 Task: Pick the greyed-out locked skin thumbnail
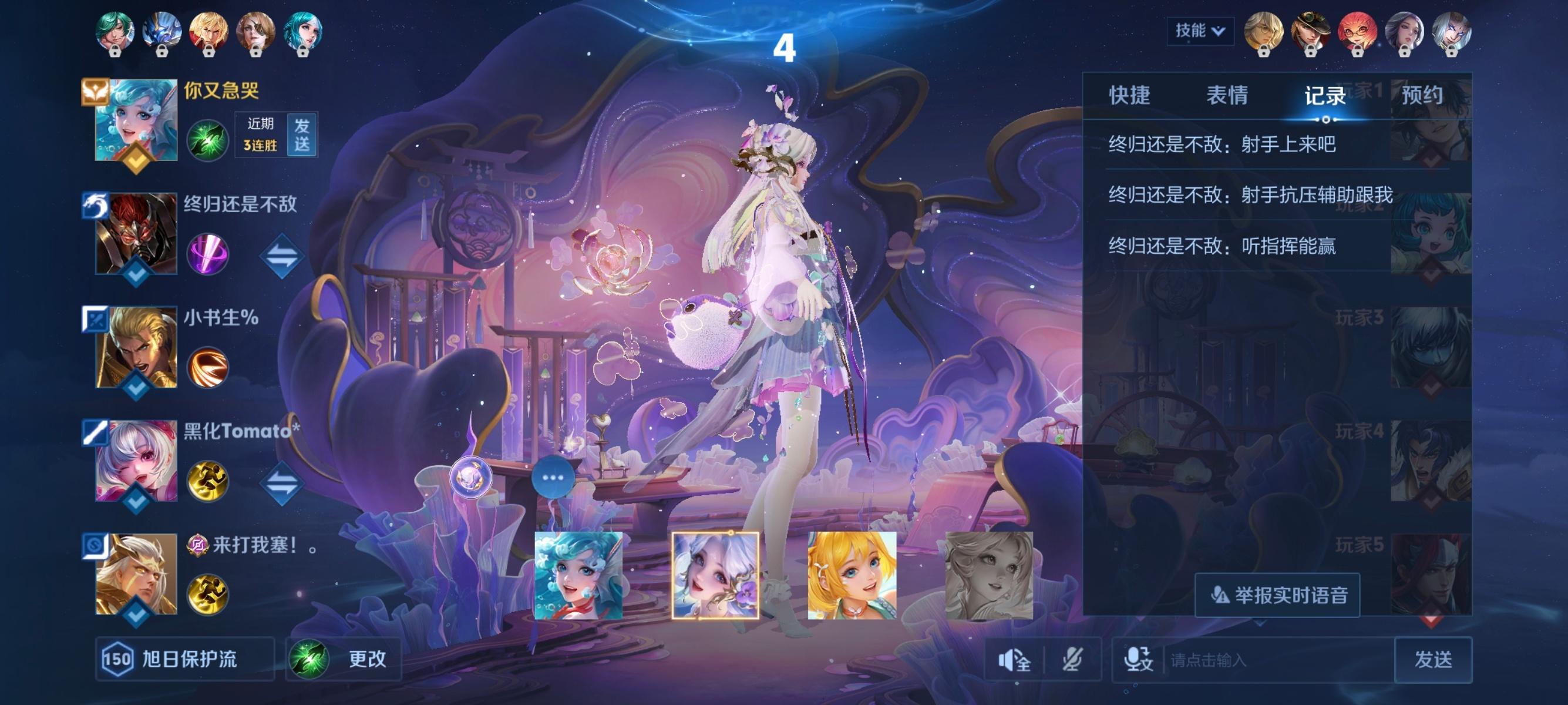pyautogui.click(x=988, y=575)
